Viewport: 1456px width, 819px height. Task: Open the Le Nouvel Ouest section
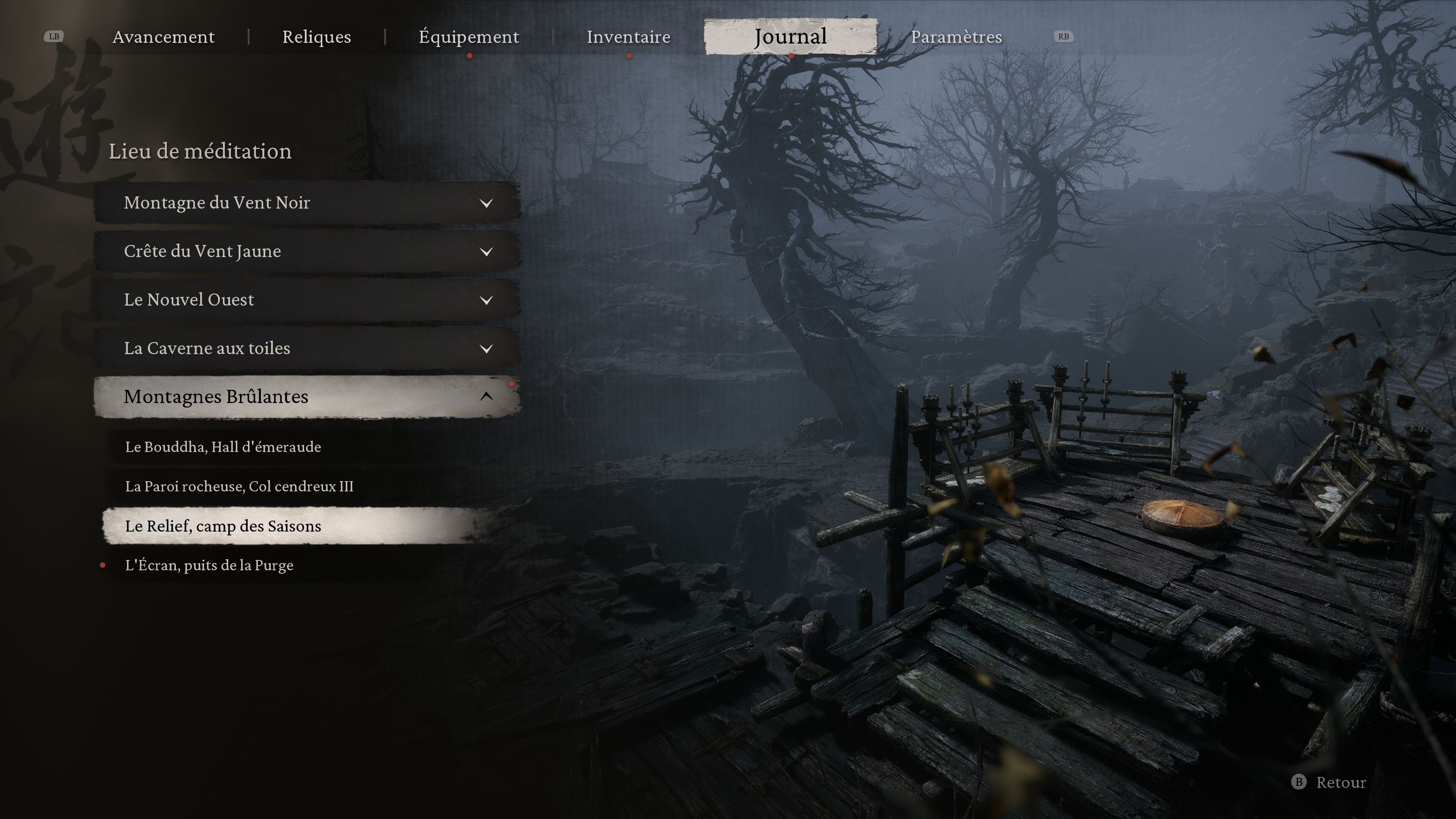(307, 300)
